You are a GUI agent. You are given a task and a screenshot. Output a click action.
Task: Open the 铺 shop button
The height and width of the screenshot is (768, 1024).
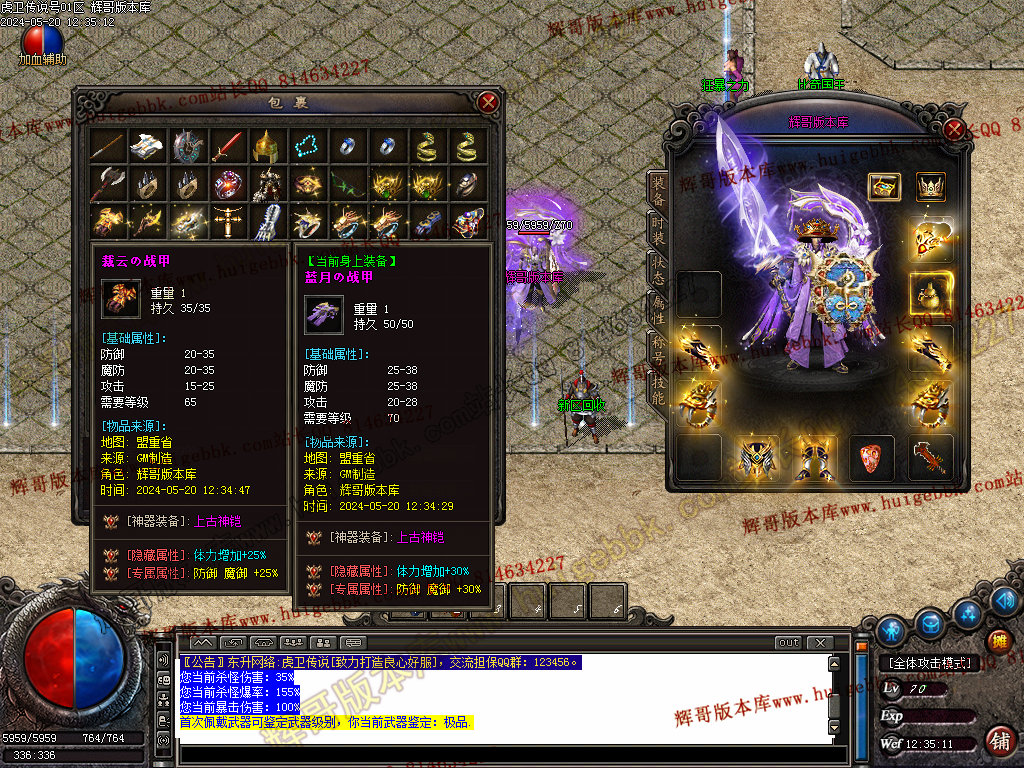pos(998,742)
